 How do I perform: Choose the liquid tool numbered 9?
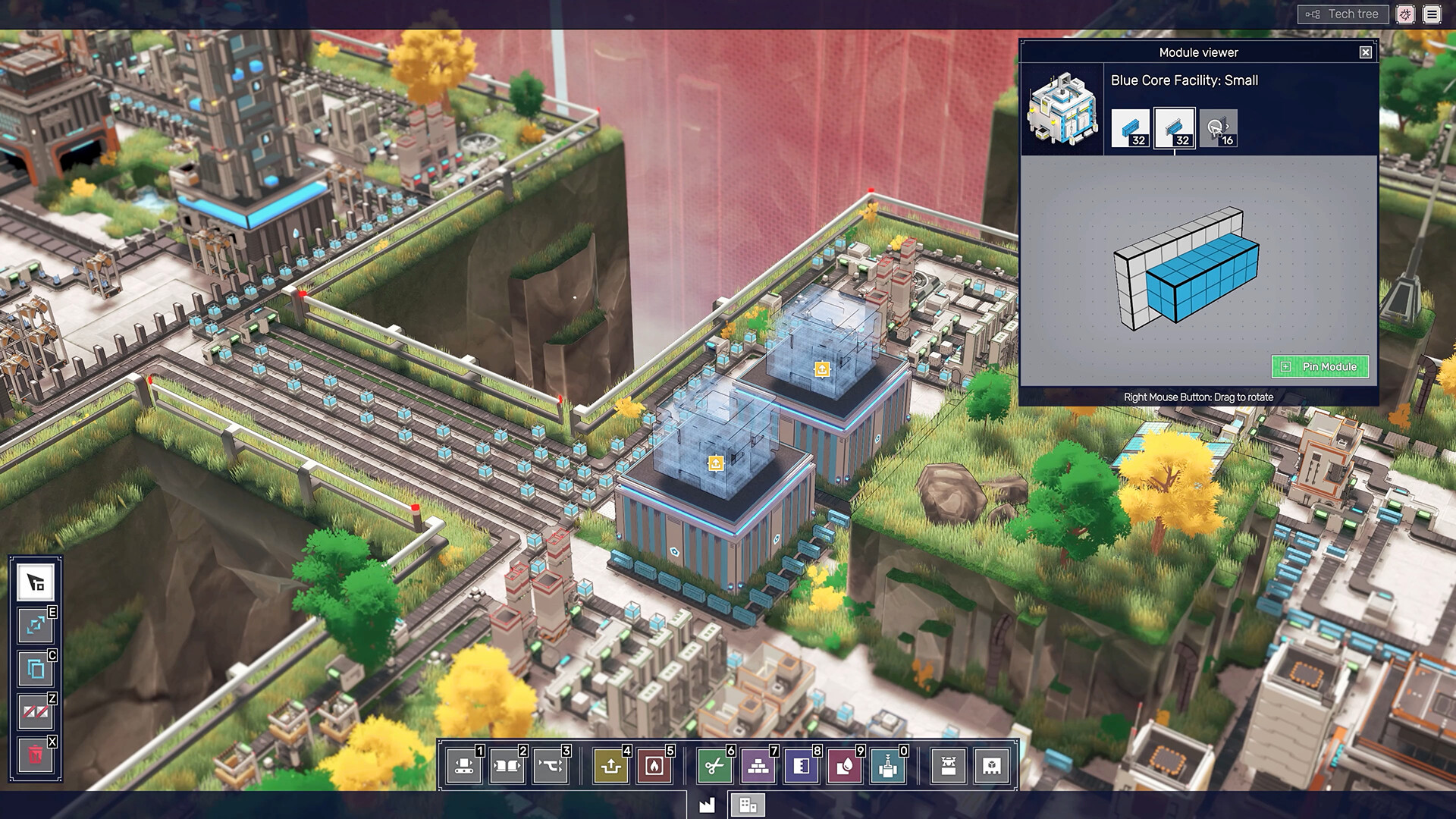click(846, 766)
